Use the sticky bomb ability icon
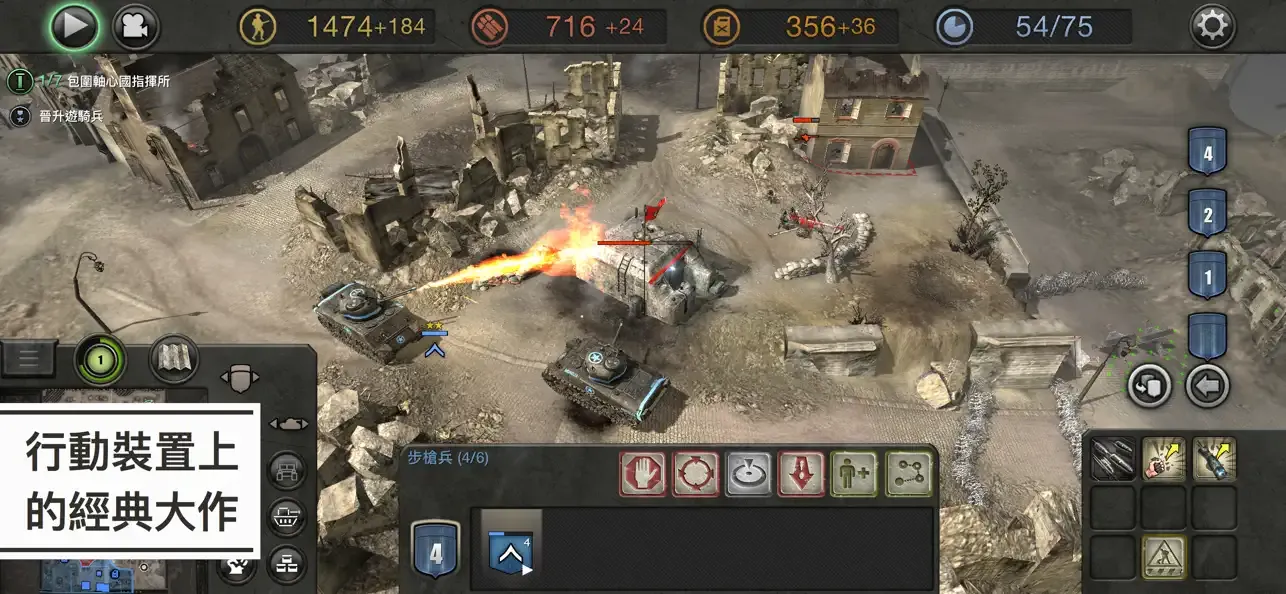 pyautogui.click(x=1214, y=459)
